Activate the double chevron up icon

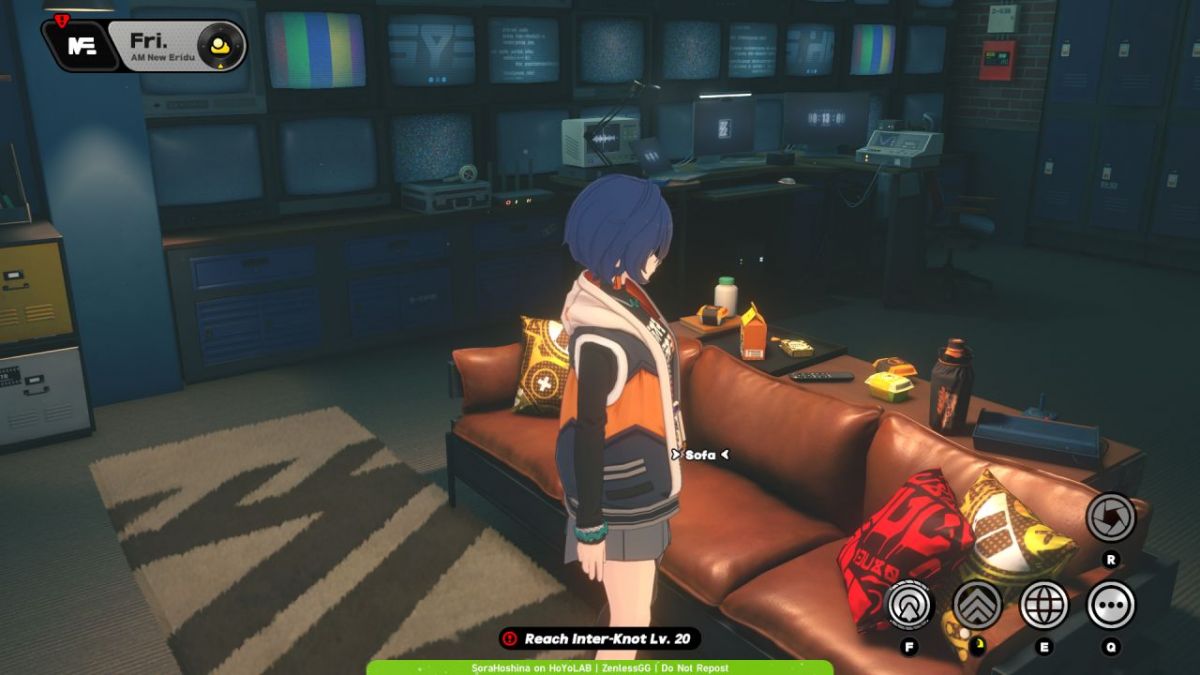[977, 604]
